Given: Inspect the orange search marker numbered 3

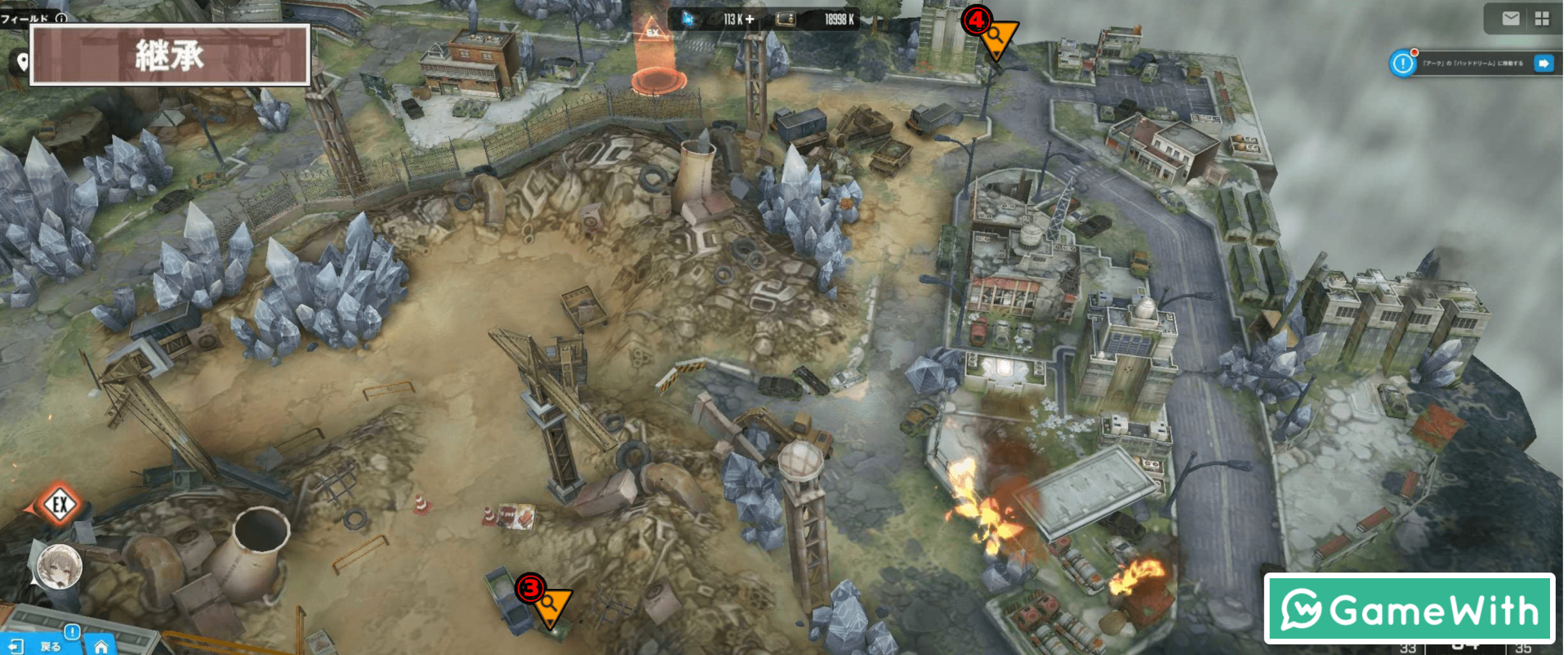Looking at the screenshot, I should [550, 604].
